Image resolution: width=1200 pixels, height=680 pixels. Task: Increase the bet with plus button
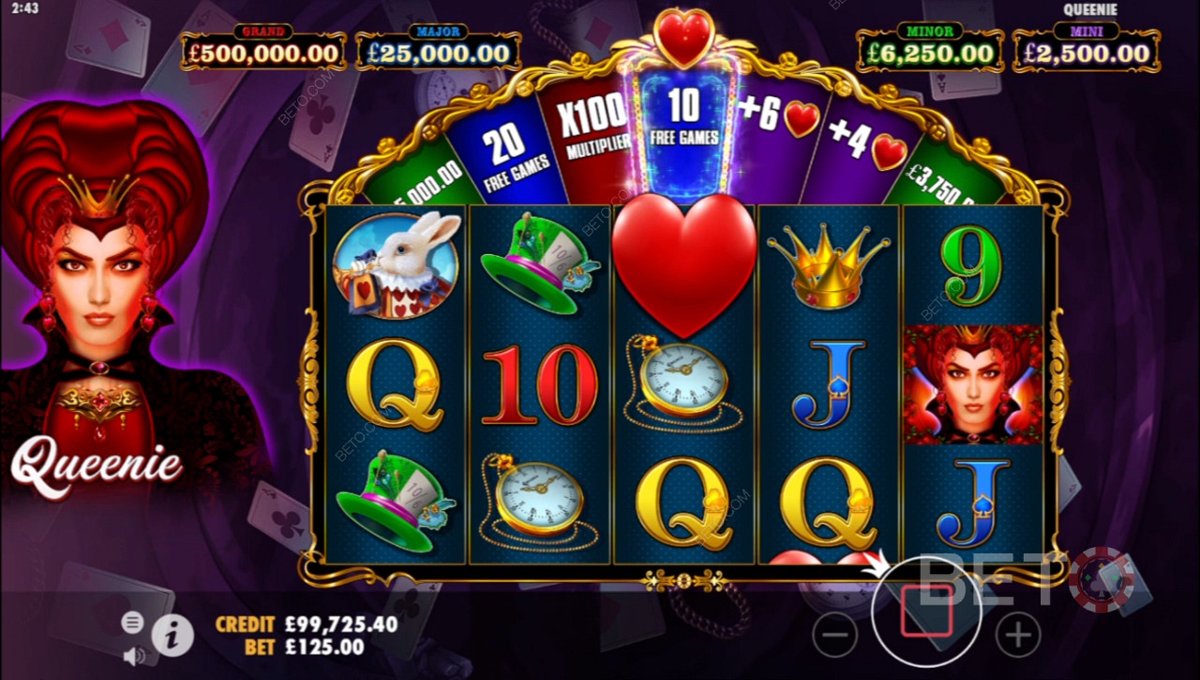(x=1018, y=634)
